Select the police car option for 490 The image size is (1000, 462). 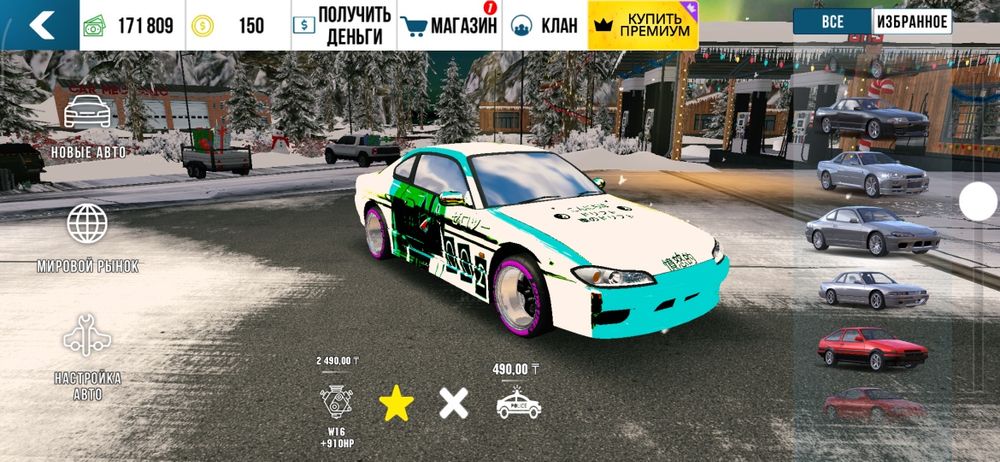[518, 402]
